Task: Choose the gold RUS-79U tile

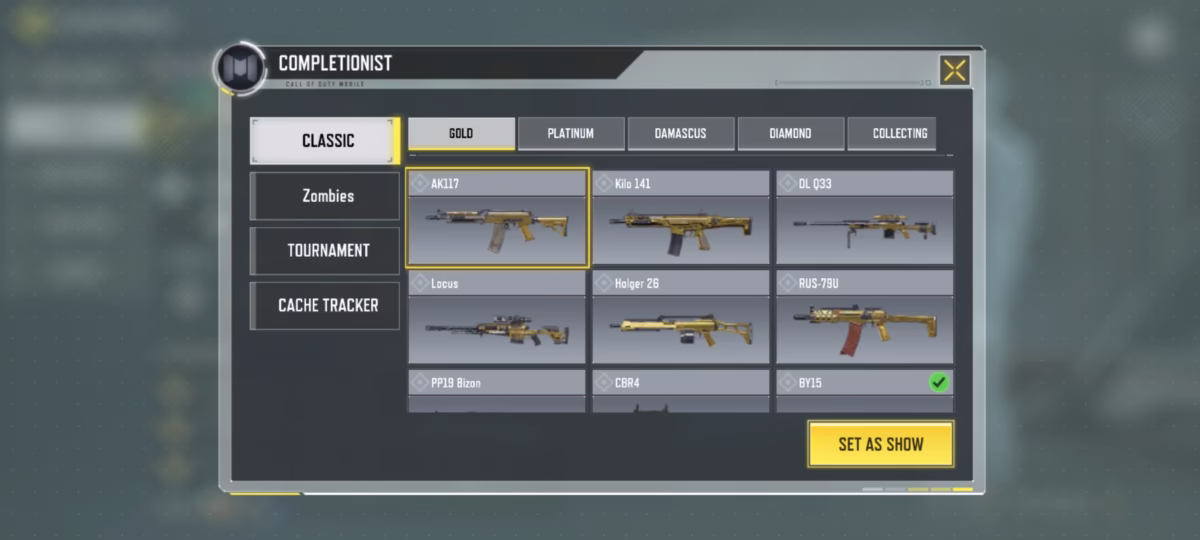Action: point(865,318)
